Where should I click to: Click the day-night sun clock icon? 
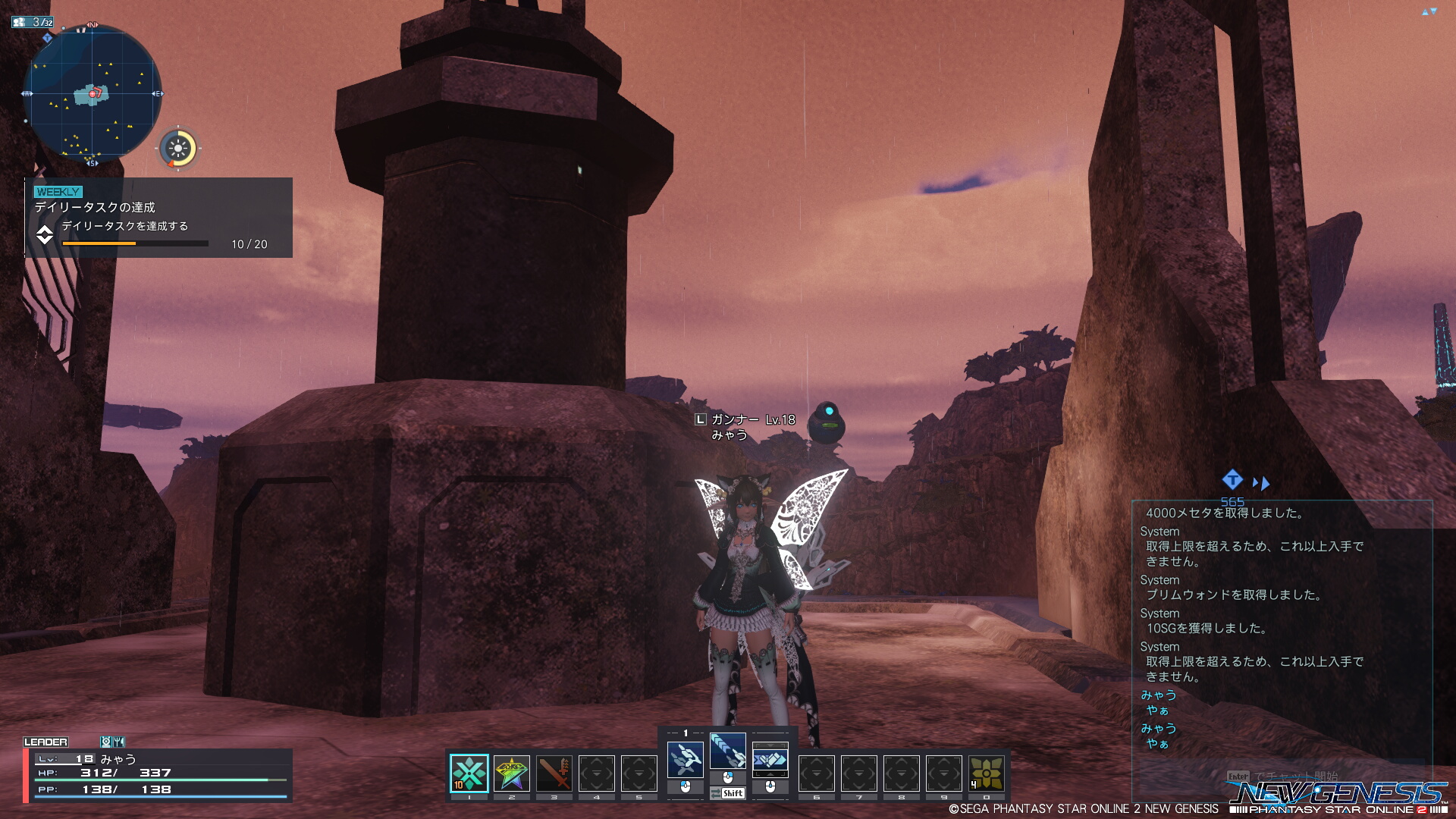tap(178, 148)
